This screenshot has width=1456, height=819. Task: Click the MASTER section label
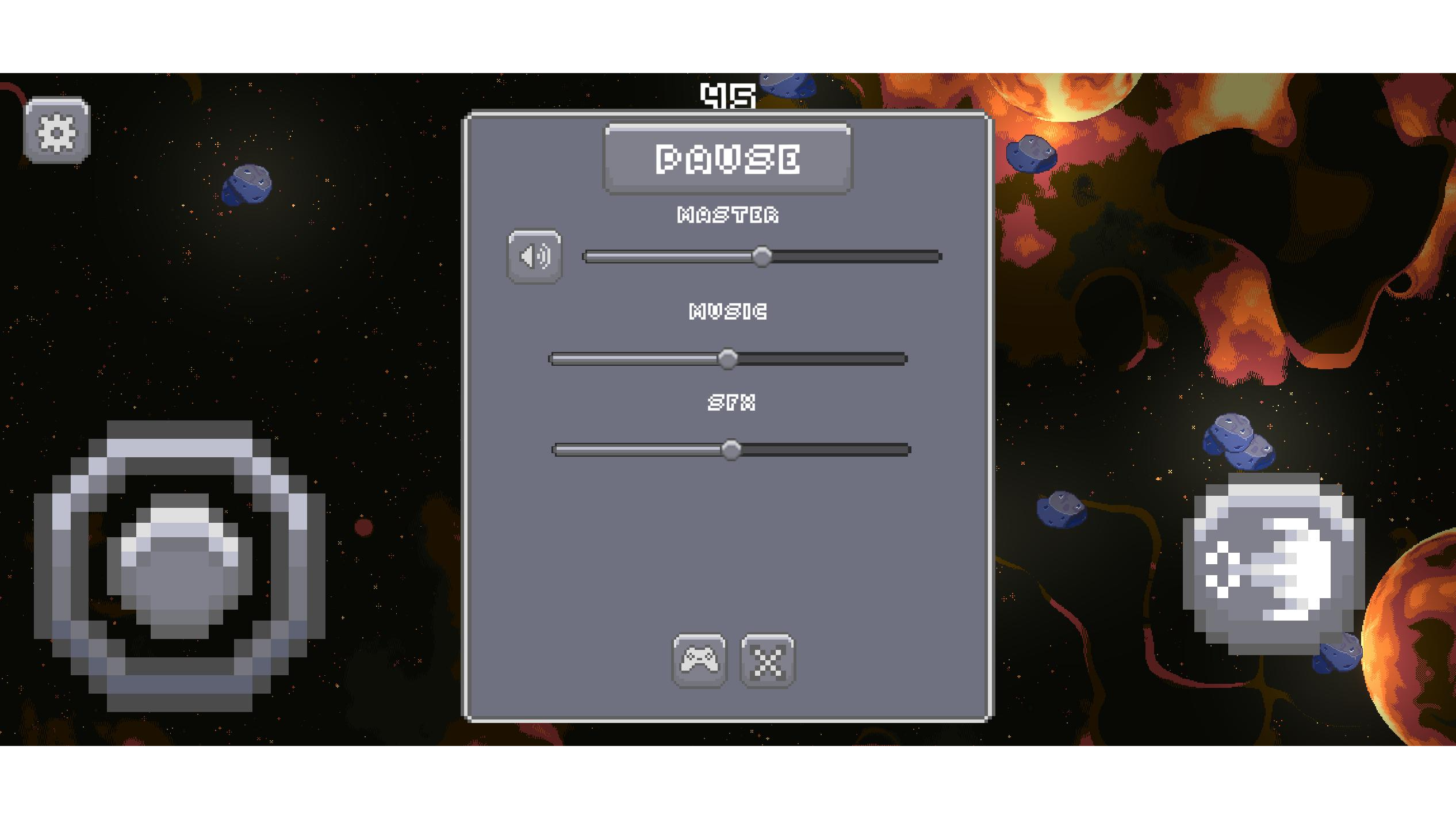pos(727,216)
